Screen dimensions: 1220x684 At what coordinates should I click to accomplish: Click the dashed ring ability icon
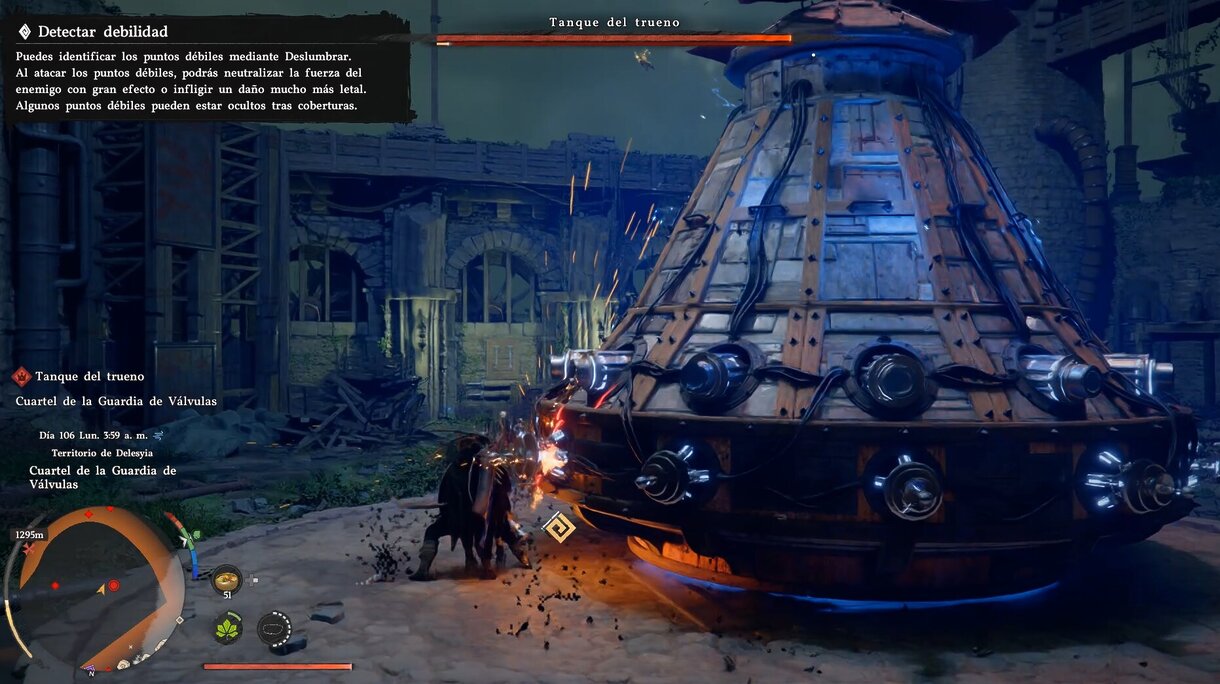click(x=273, y=628)
